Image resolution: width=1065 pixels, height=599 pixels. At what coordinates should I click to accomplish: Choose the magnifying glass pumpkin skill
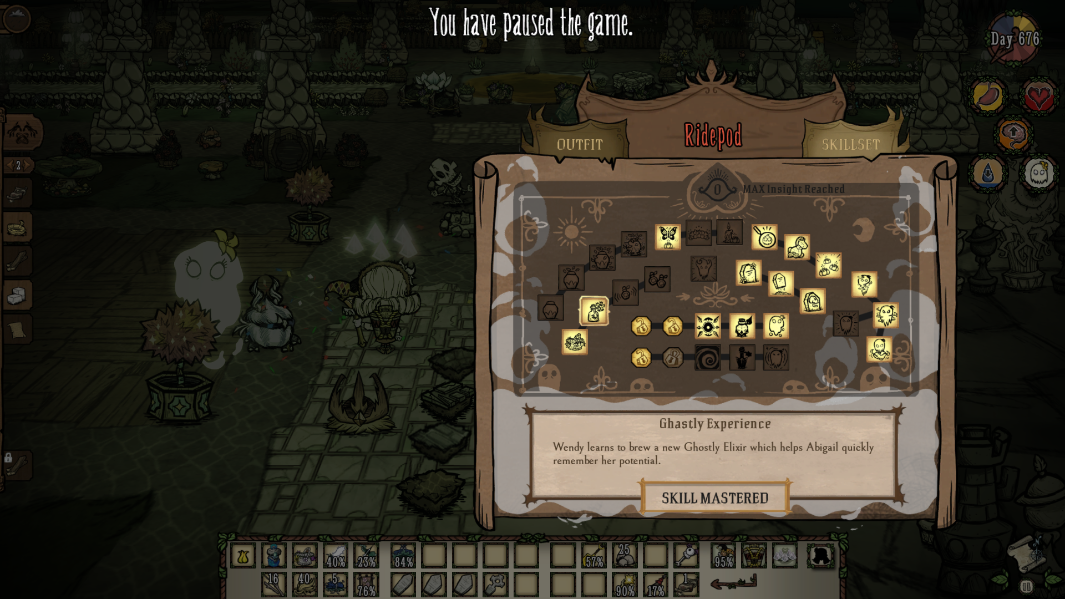click(765, 237)
